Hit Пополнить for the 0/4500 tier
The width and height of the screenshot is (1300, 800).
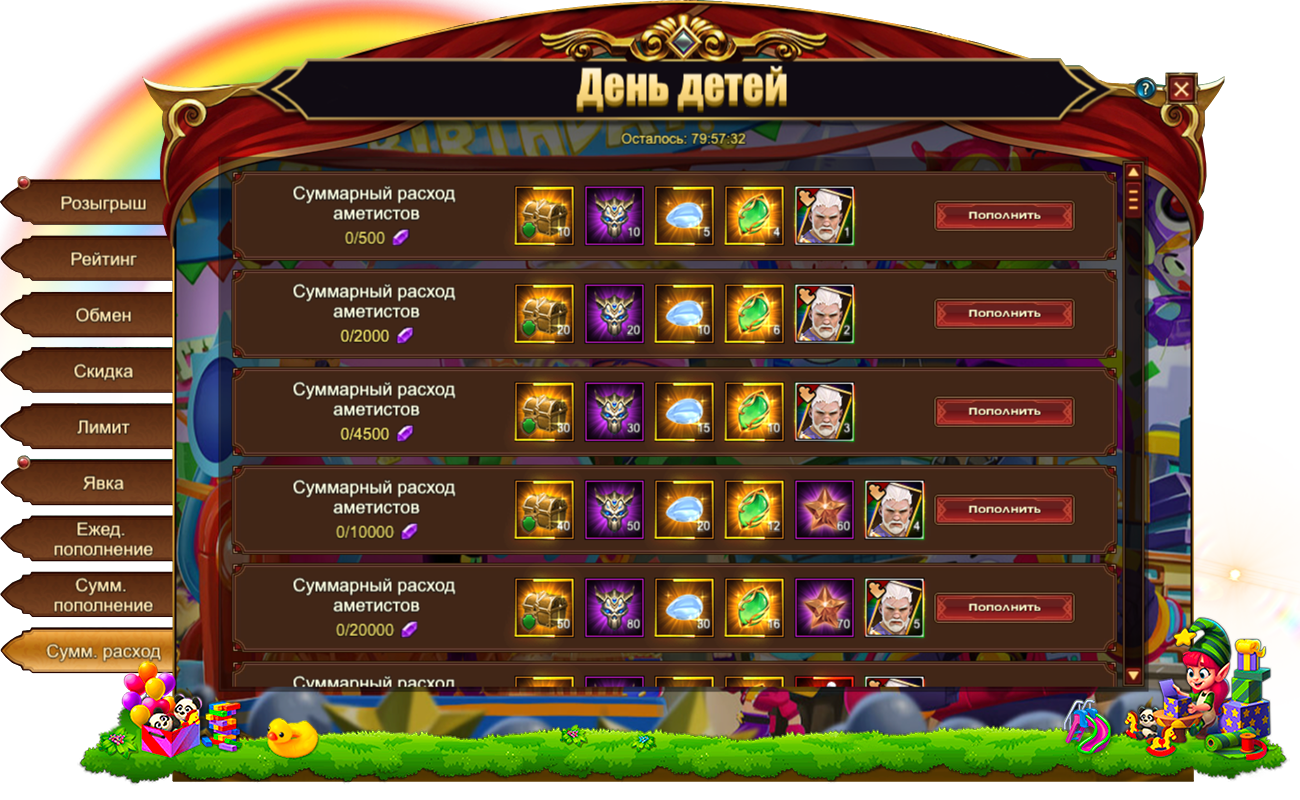tap(1004, 411)
